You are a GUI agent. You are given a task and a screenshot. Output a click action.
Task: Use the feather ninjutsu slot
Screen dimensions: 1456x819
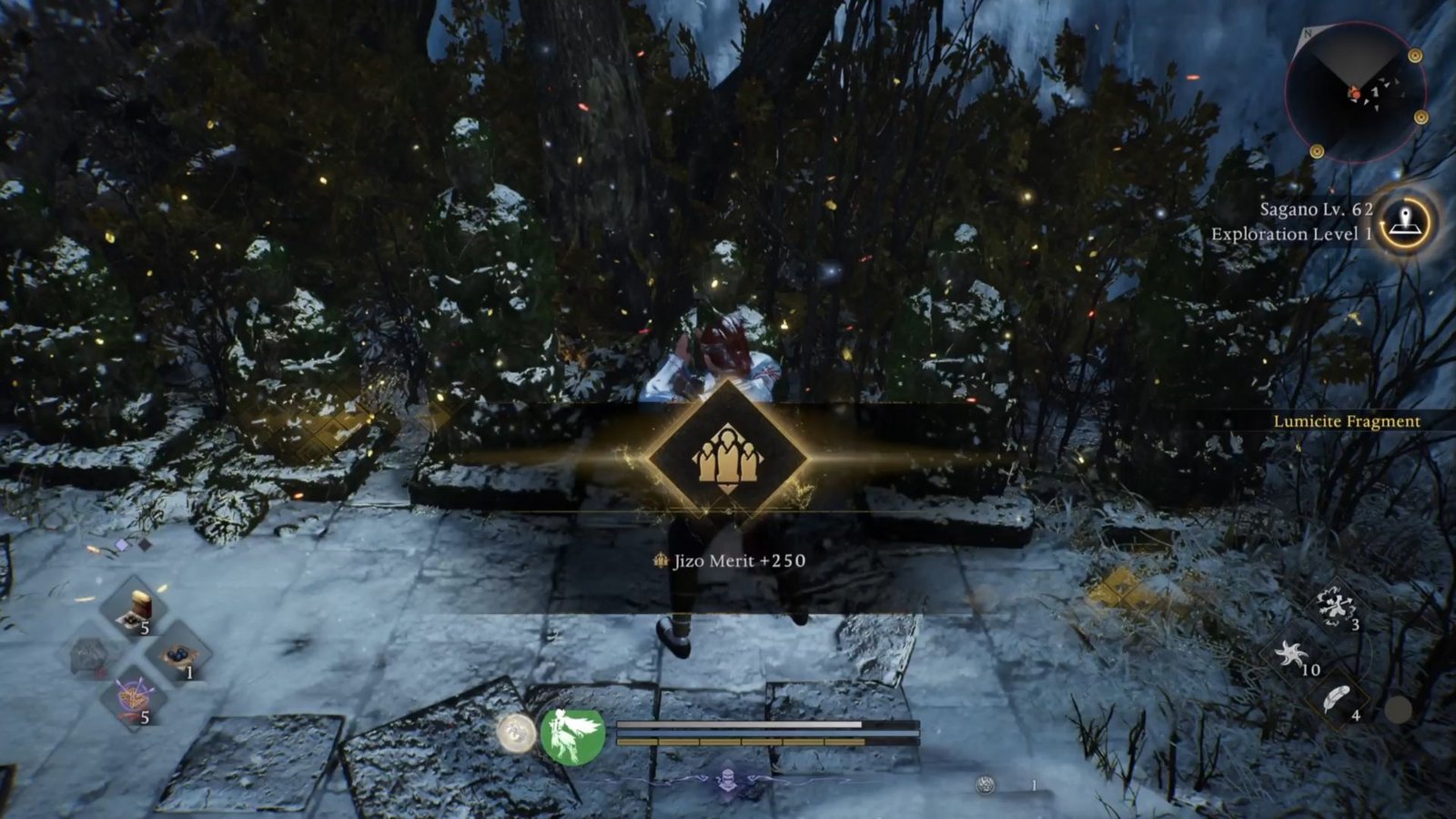click(x=1336, y=700)
